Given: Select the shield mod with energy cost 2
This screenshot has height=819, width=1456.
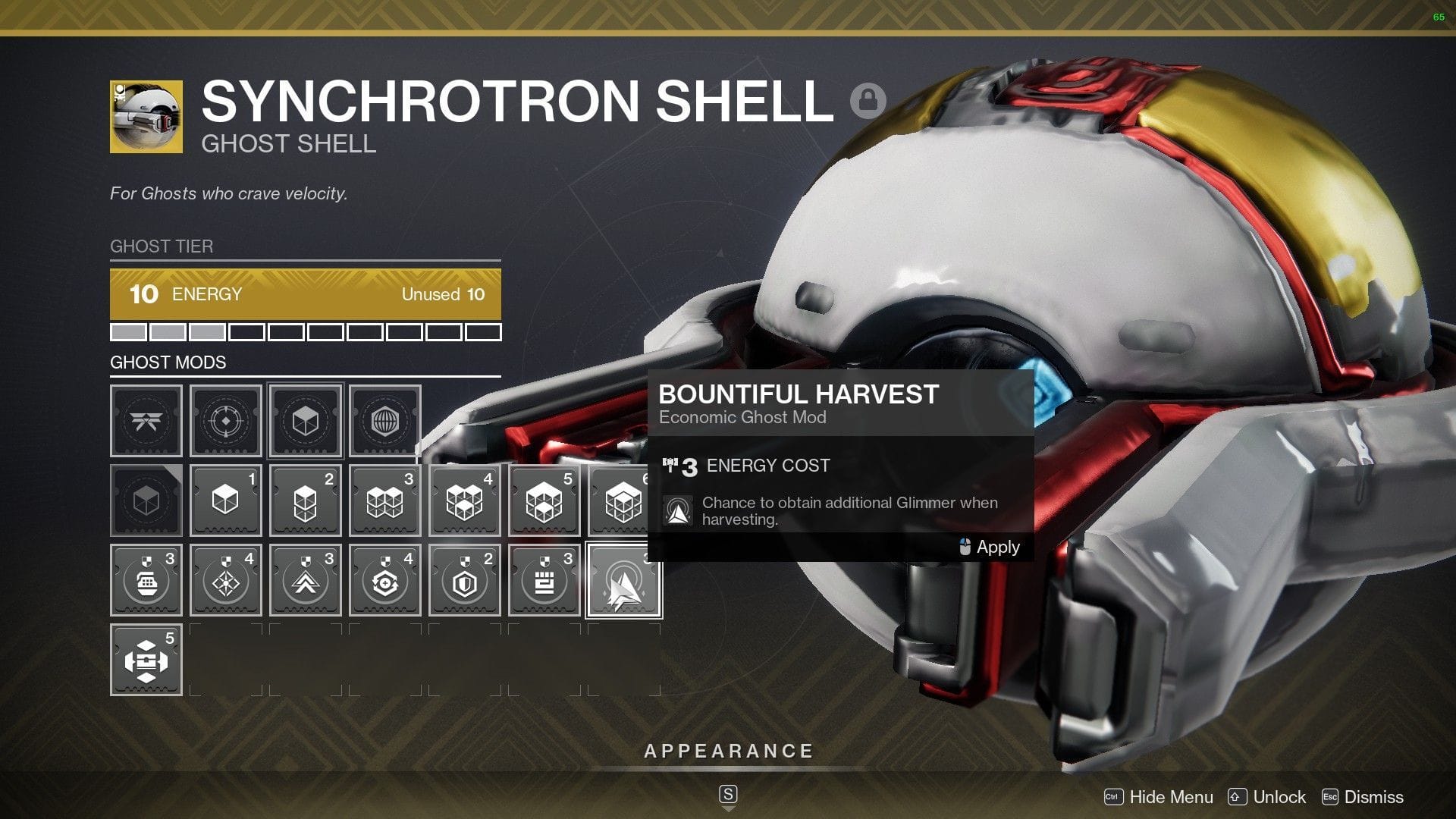Looking at the screenshot, I should pos(464,580).
